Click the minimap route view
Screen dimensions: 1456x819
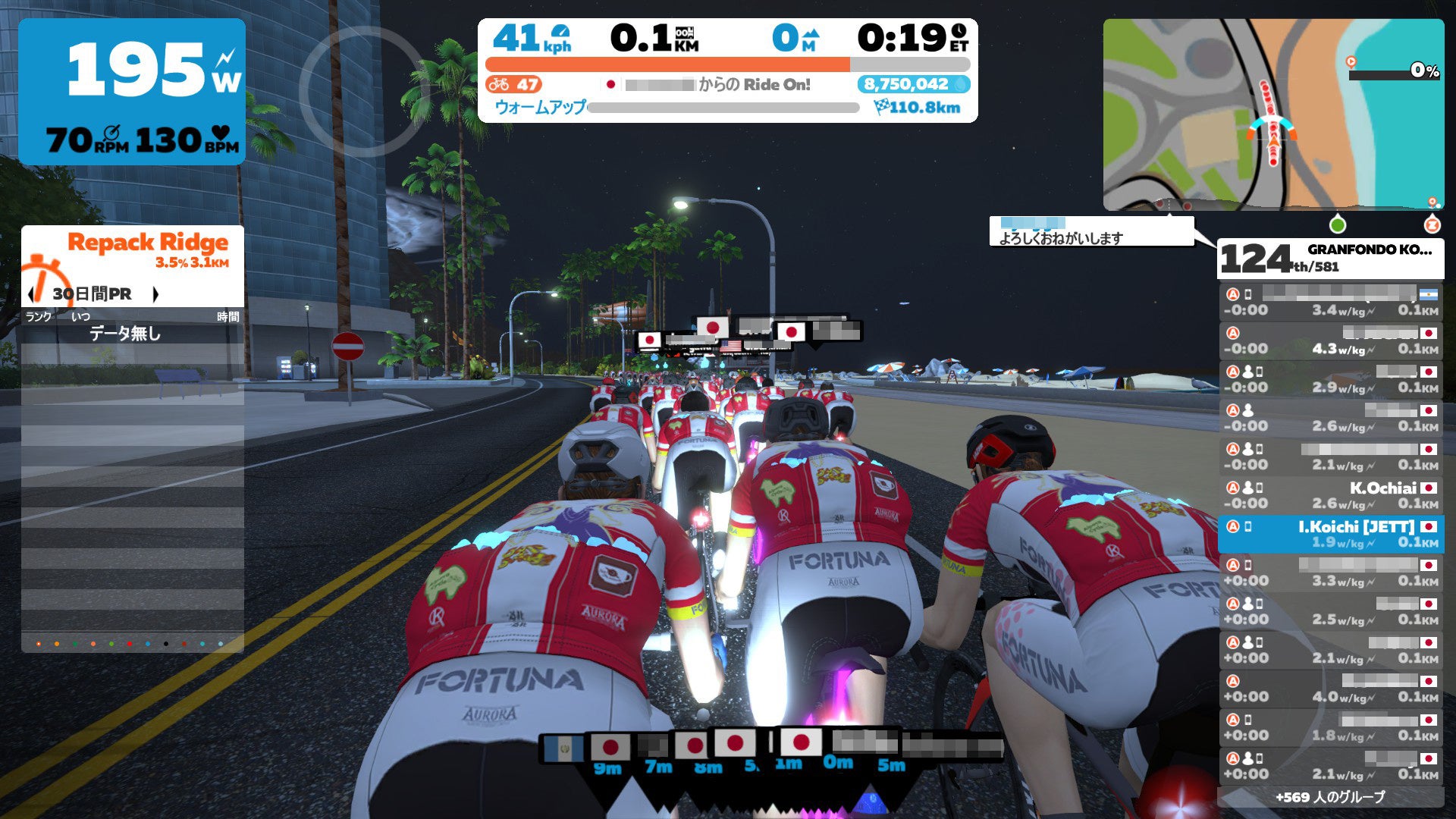point(1273,115)
